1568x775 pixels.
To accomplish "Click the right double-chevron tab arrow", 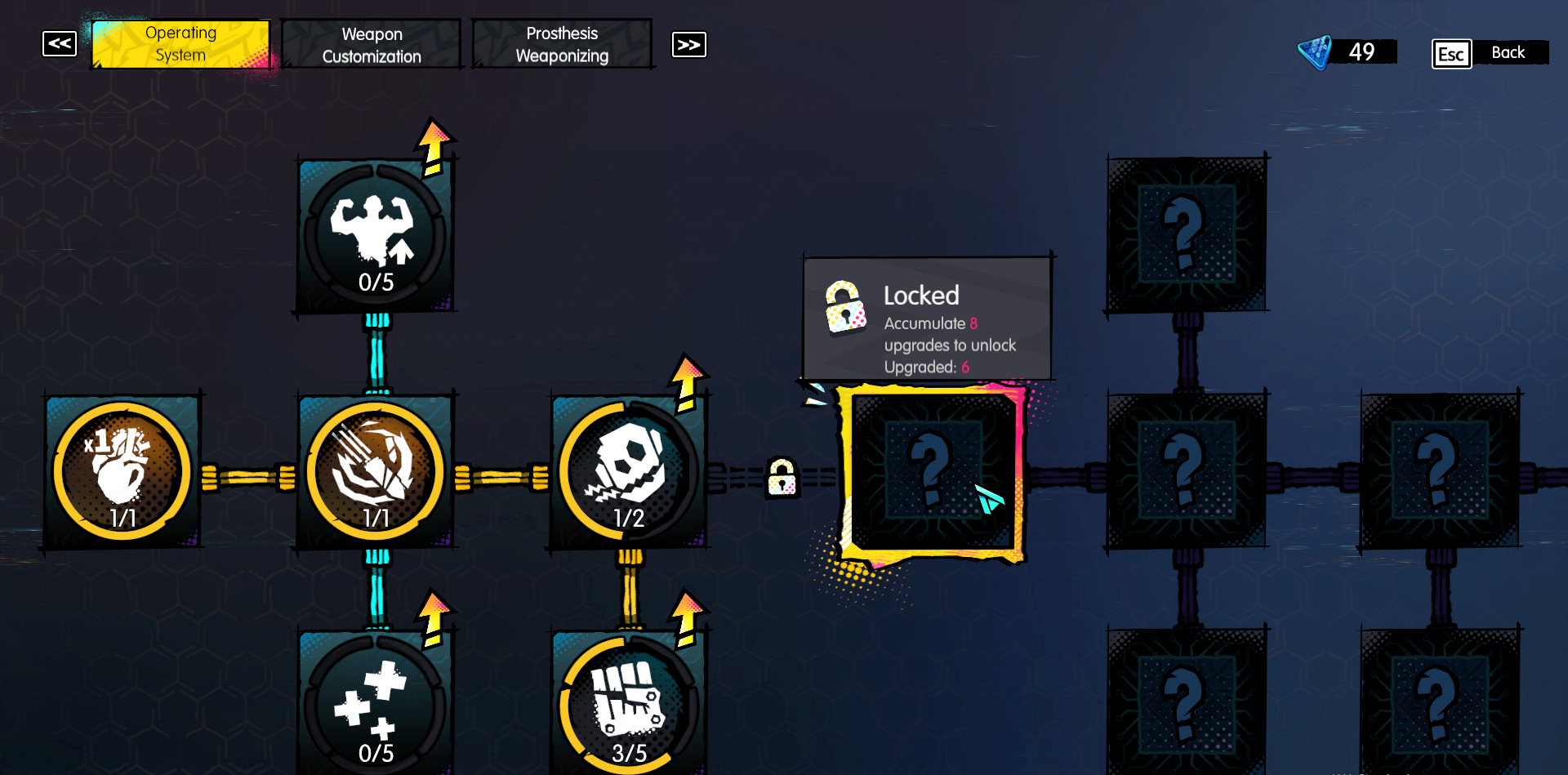I will tap(688, 44).
